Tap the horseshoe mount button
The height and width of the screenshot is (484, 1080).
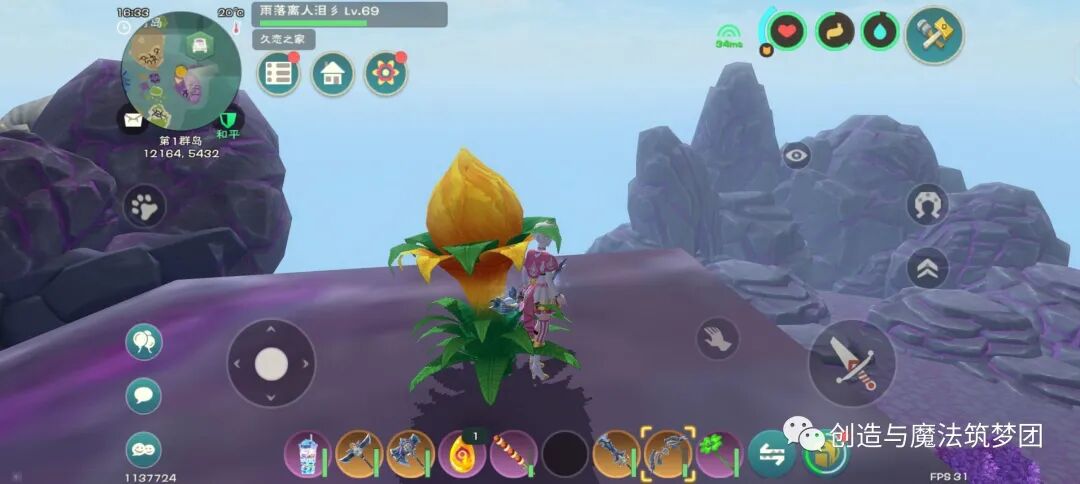tap(927, 205)
